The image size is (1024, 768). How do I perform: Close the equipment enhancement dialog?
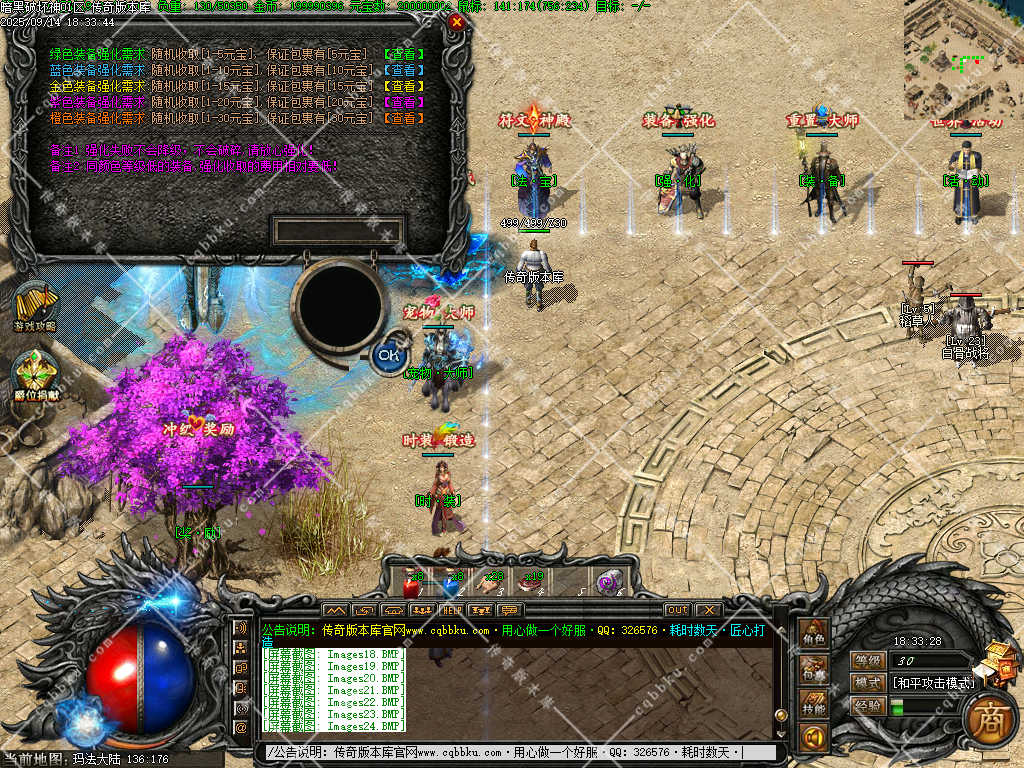(x=457, y=21)
